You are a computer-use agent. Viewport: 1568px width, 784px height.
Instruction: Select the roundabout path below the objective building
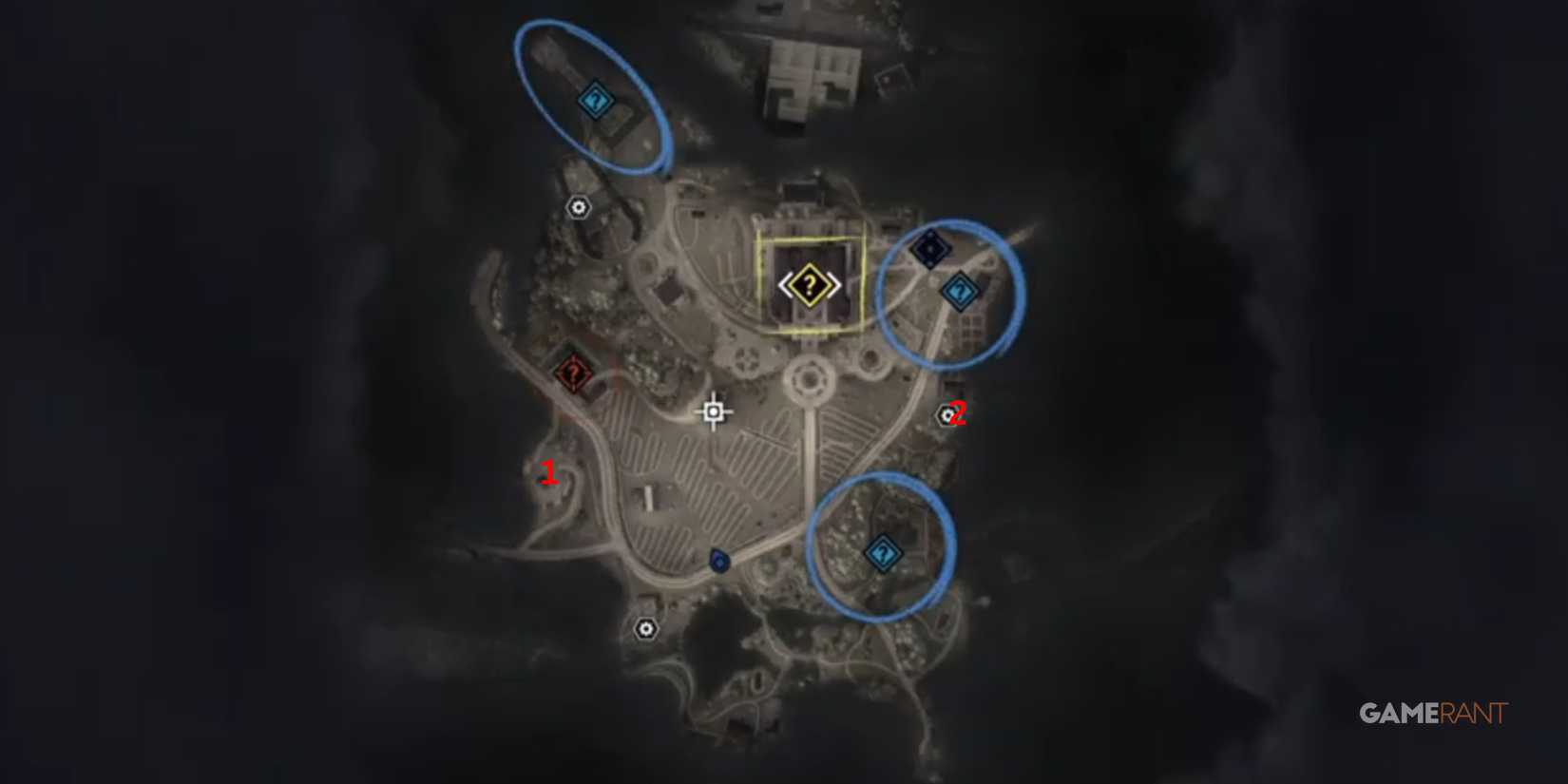pos(810,379)
